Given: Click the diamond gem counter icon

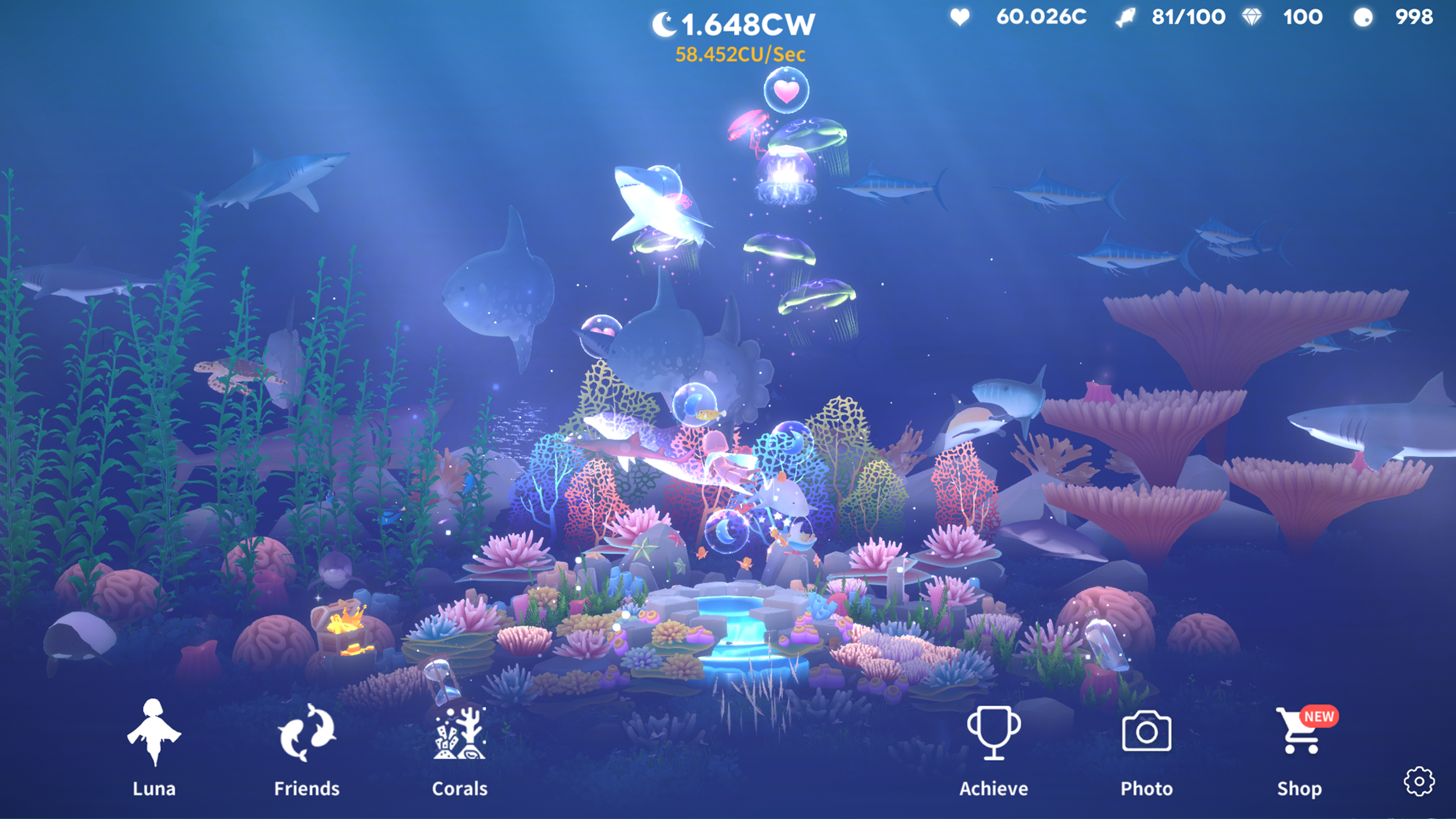Looking at the screenshot, I should [x=1252, y=17].
